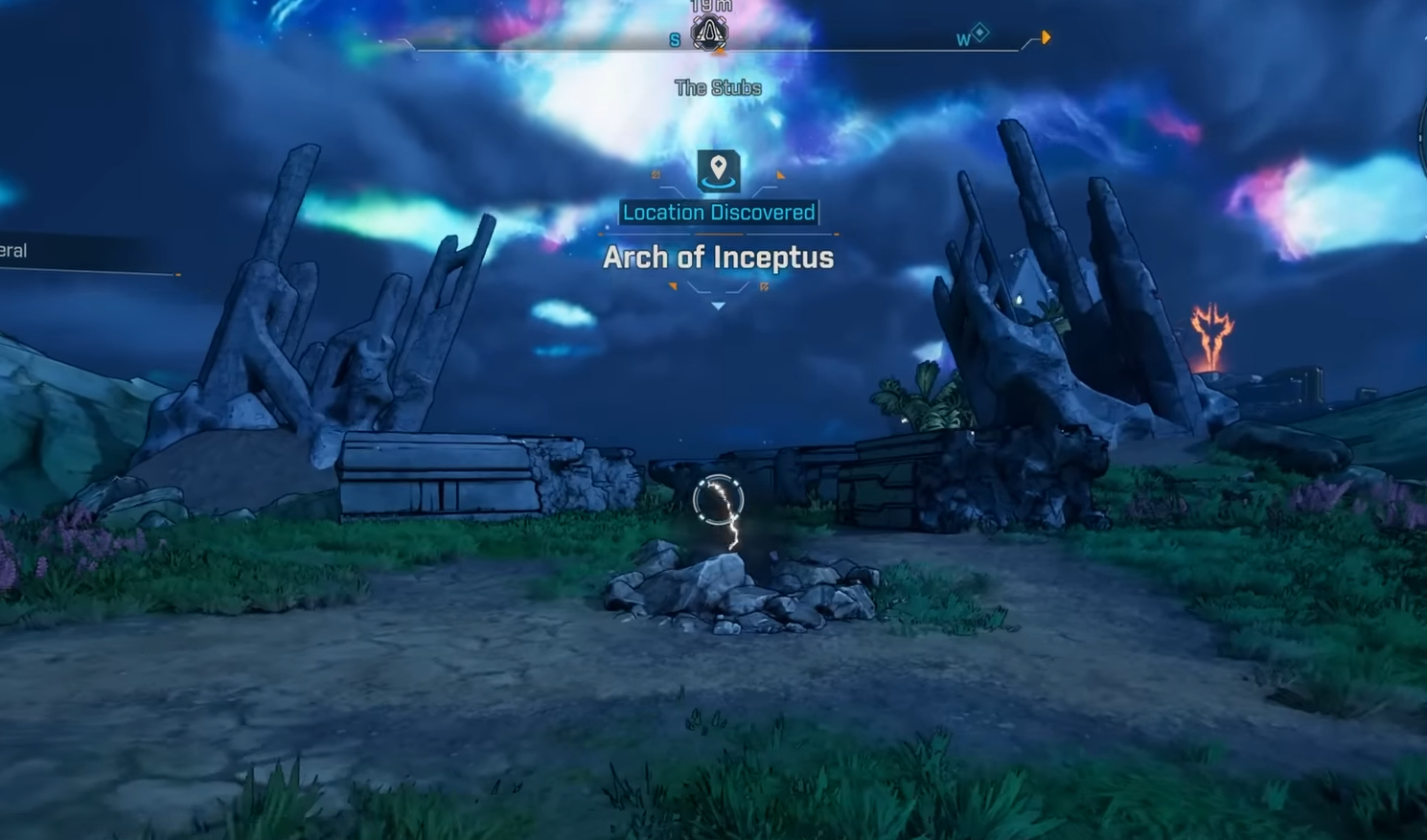
Task: Click the objective marker on the compass
Action: [x=710, y=34]
